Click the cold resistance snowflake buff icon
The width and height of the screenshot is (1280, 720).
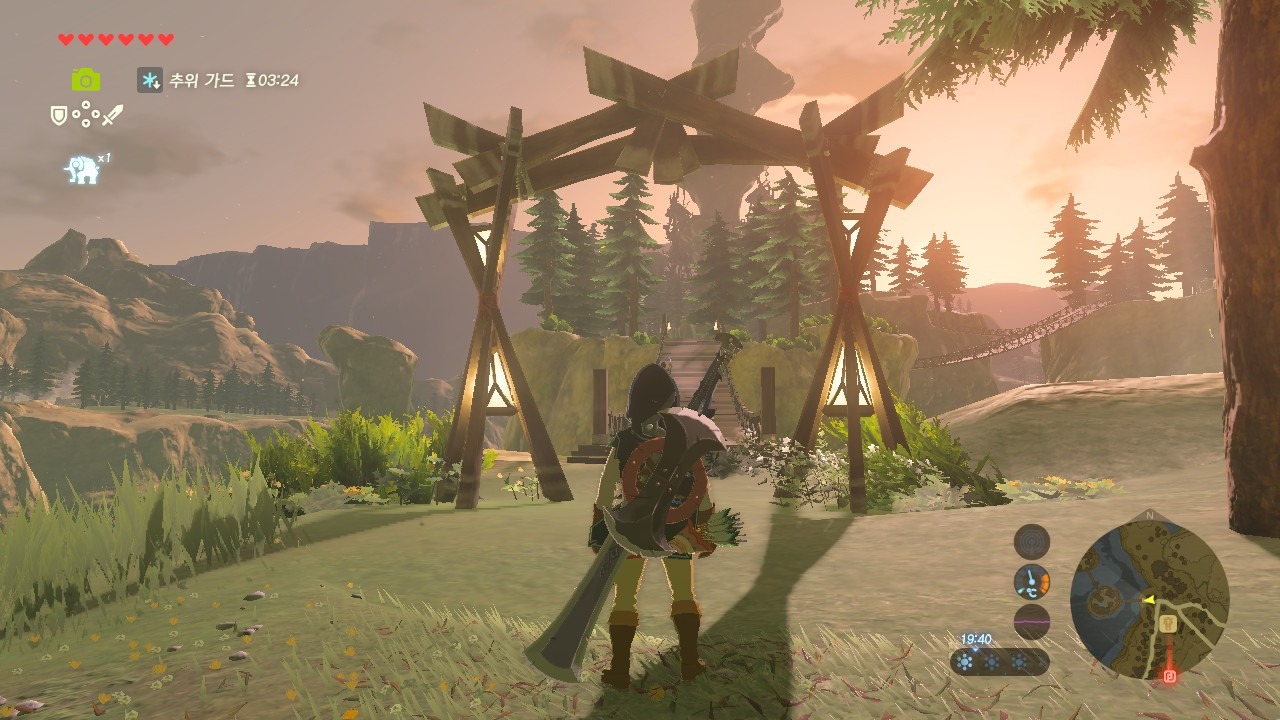pos(150,80)
